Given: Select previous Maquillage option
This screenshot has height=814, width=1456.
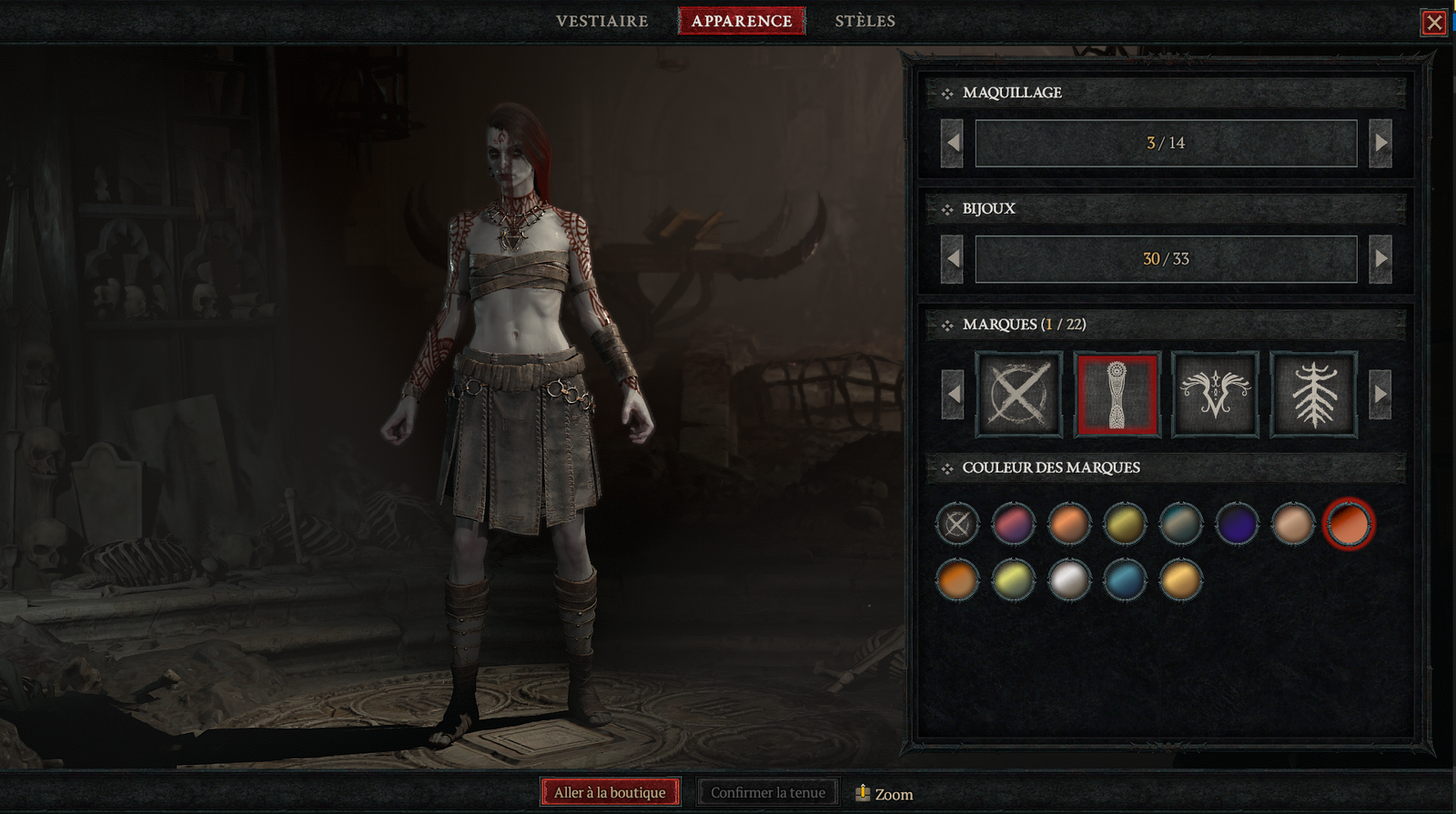Looking at the screenshot, I should click(x=953, y=144).
